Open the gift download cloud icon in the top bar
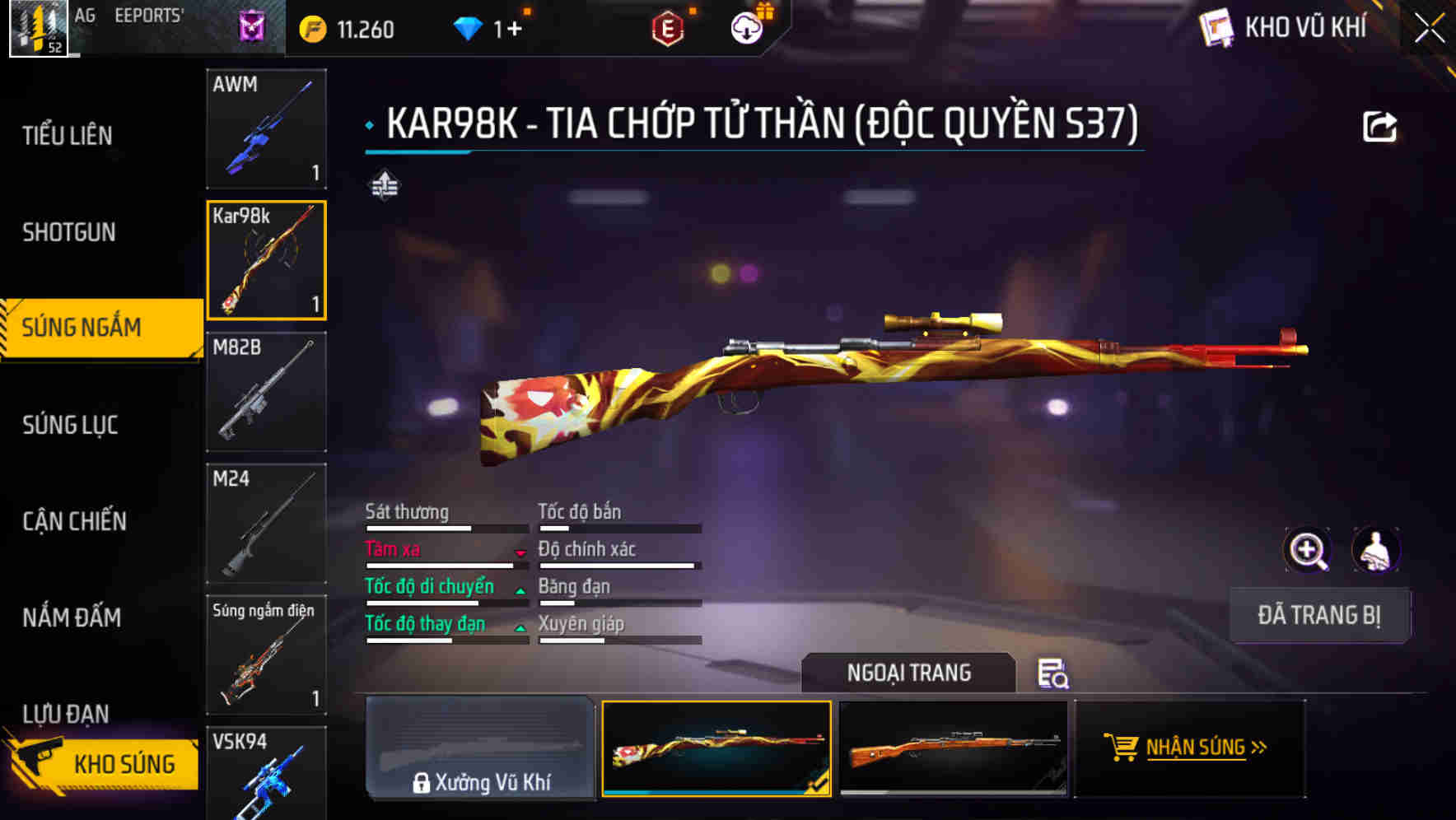Image resolution: width=1456 pixels, height=820 pixels. (x=746, y=27)
